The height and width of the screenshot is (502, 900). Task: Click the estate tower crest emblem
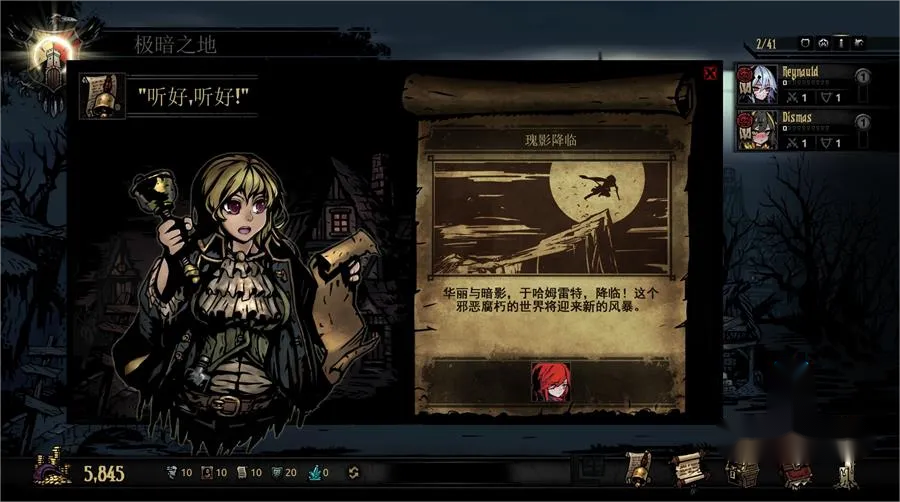(48, 52)
